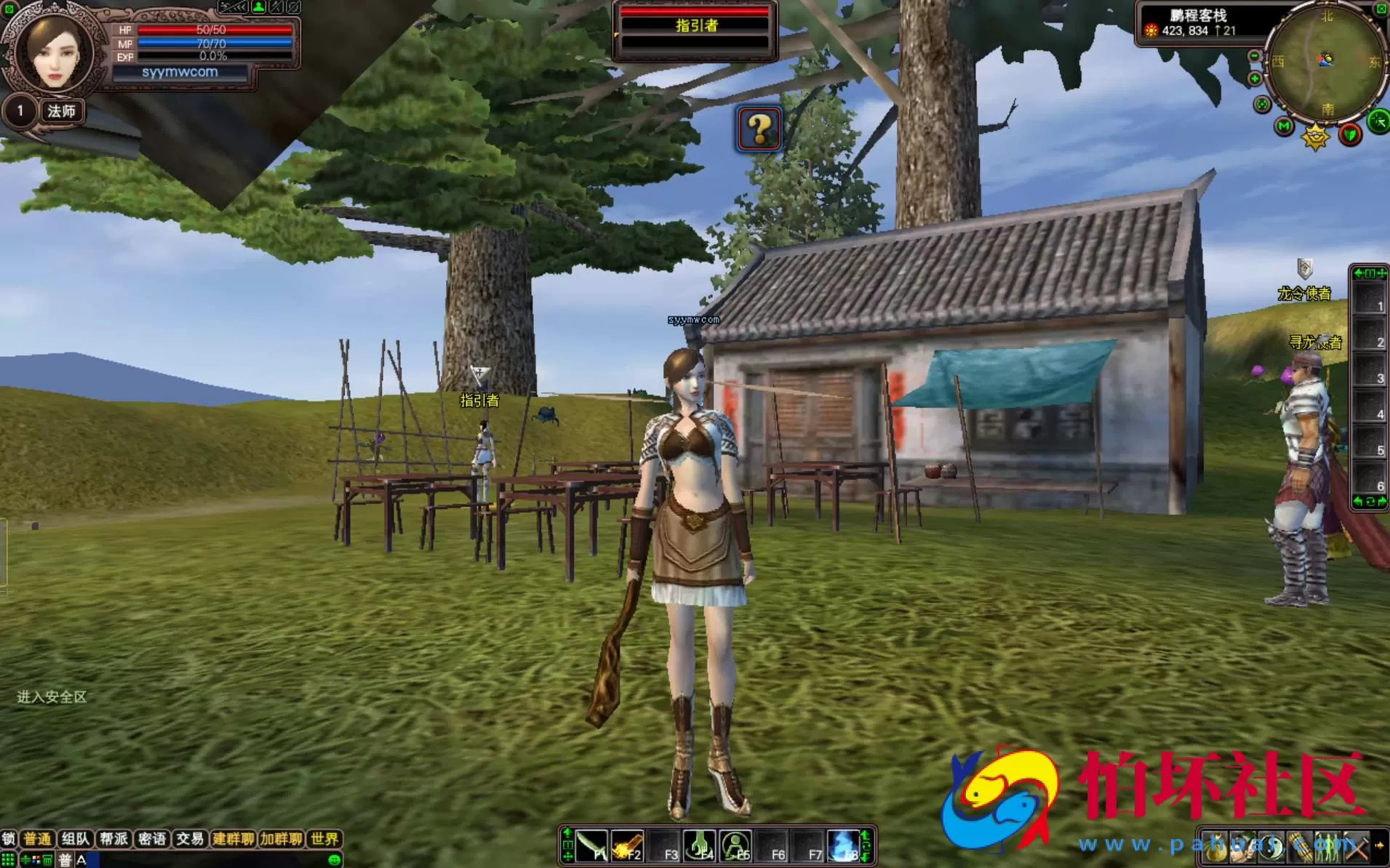
Task: Open the world map with the M button
Action: (1284, 127)
